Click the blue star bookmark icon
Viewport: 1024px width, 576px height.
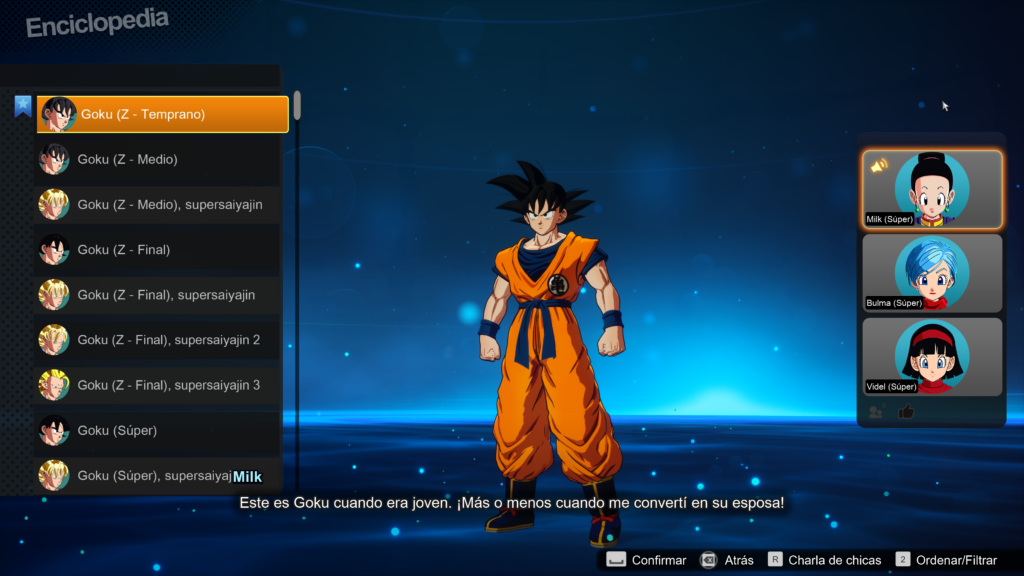pos(23,105)
